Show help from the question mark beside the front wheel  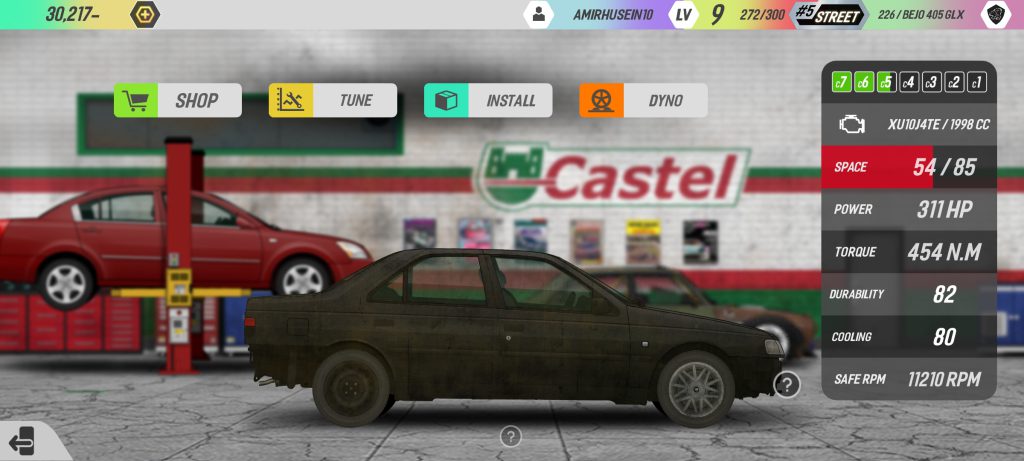tap(787, 384)
